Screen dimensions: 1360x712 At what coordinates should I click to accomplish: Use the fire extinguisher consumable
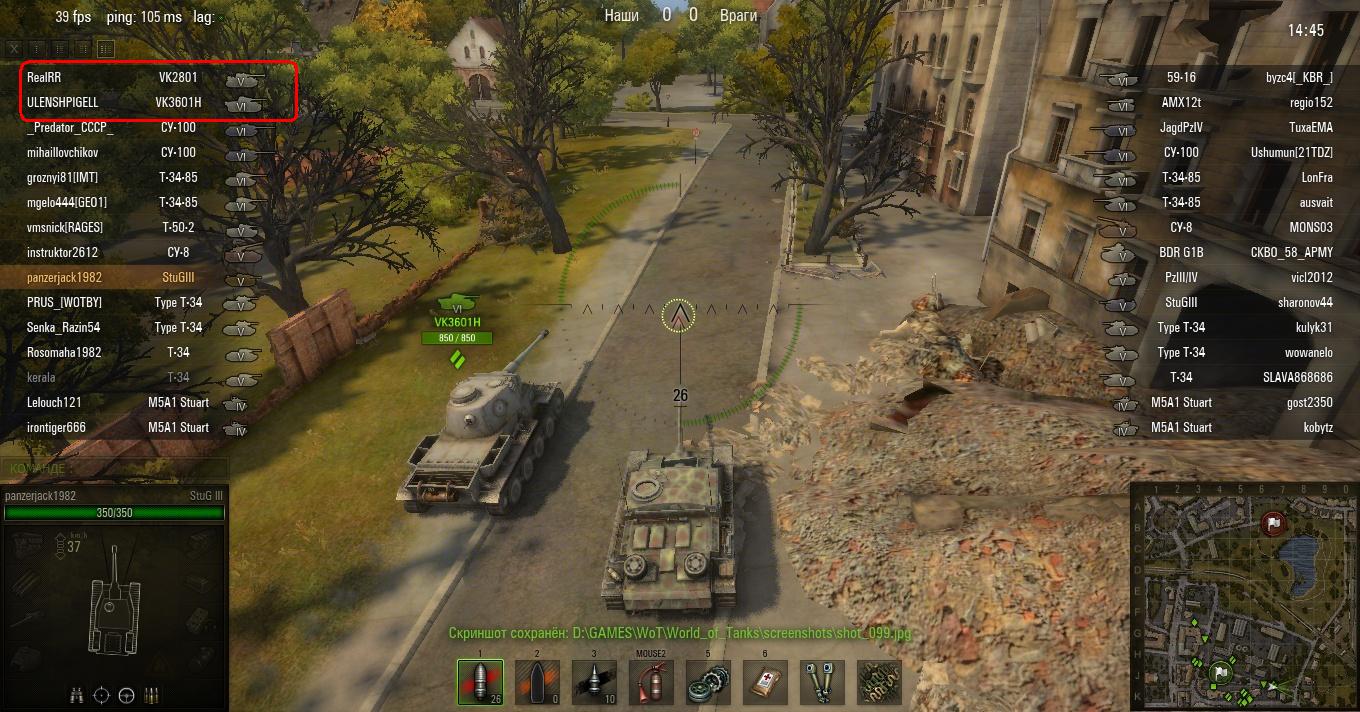pyautogui.click(x=651, y=682)
